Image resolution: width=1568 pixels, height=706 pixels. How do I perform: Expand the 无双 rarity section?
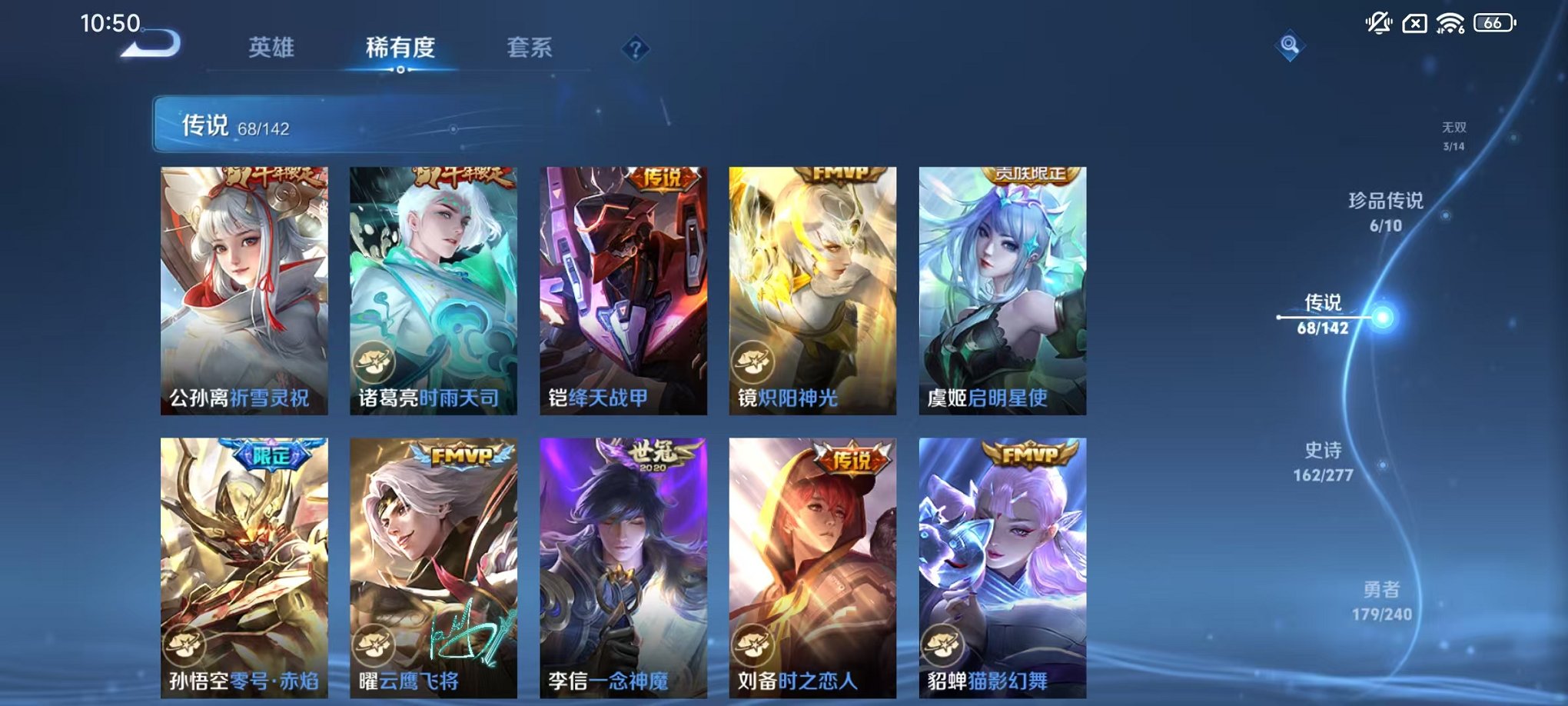point(1453,135)
